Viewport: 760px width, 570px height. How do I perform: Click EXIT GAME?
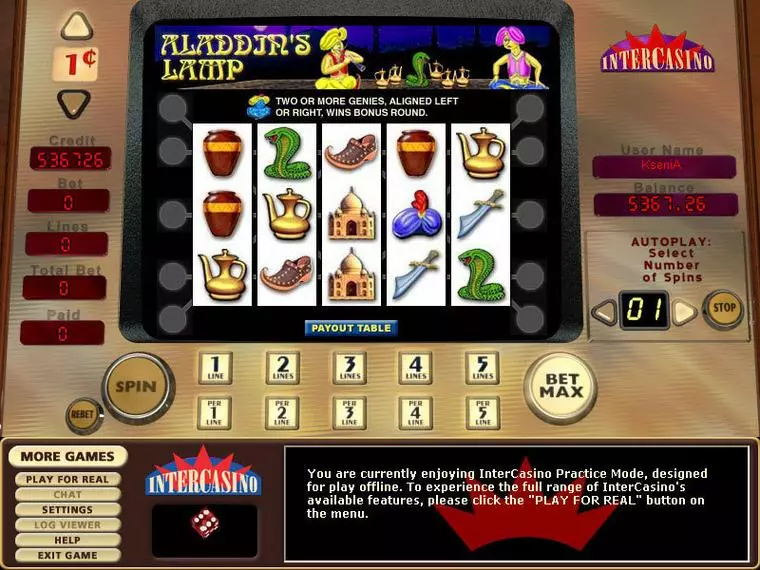(68, 555)
